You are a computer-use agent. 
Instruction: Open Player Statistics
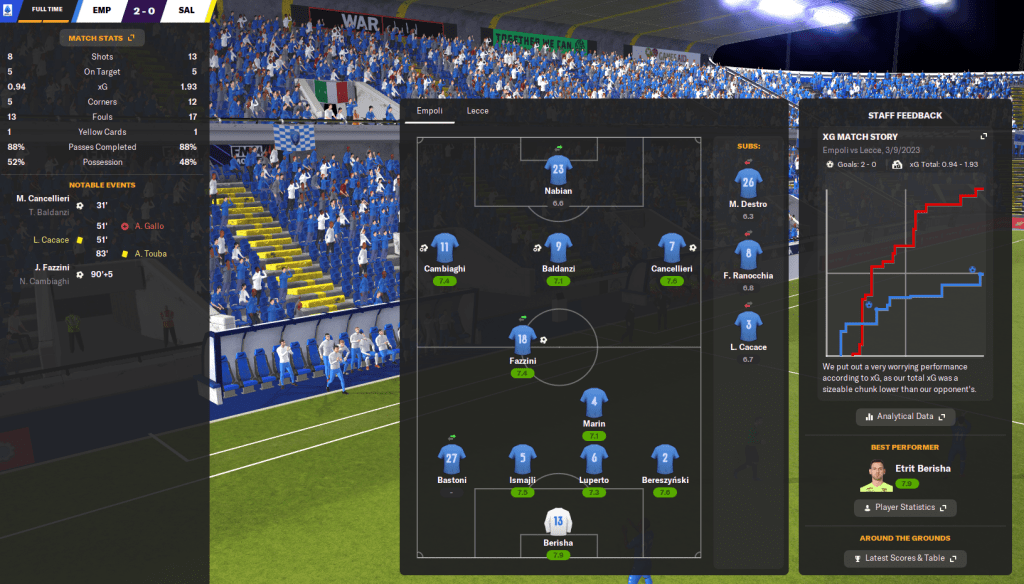pos(905,507)
